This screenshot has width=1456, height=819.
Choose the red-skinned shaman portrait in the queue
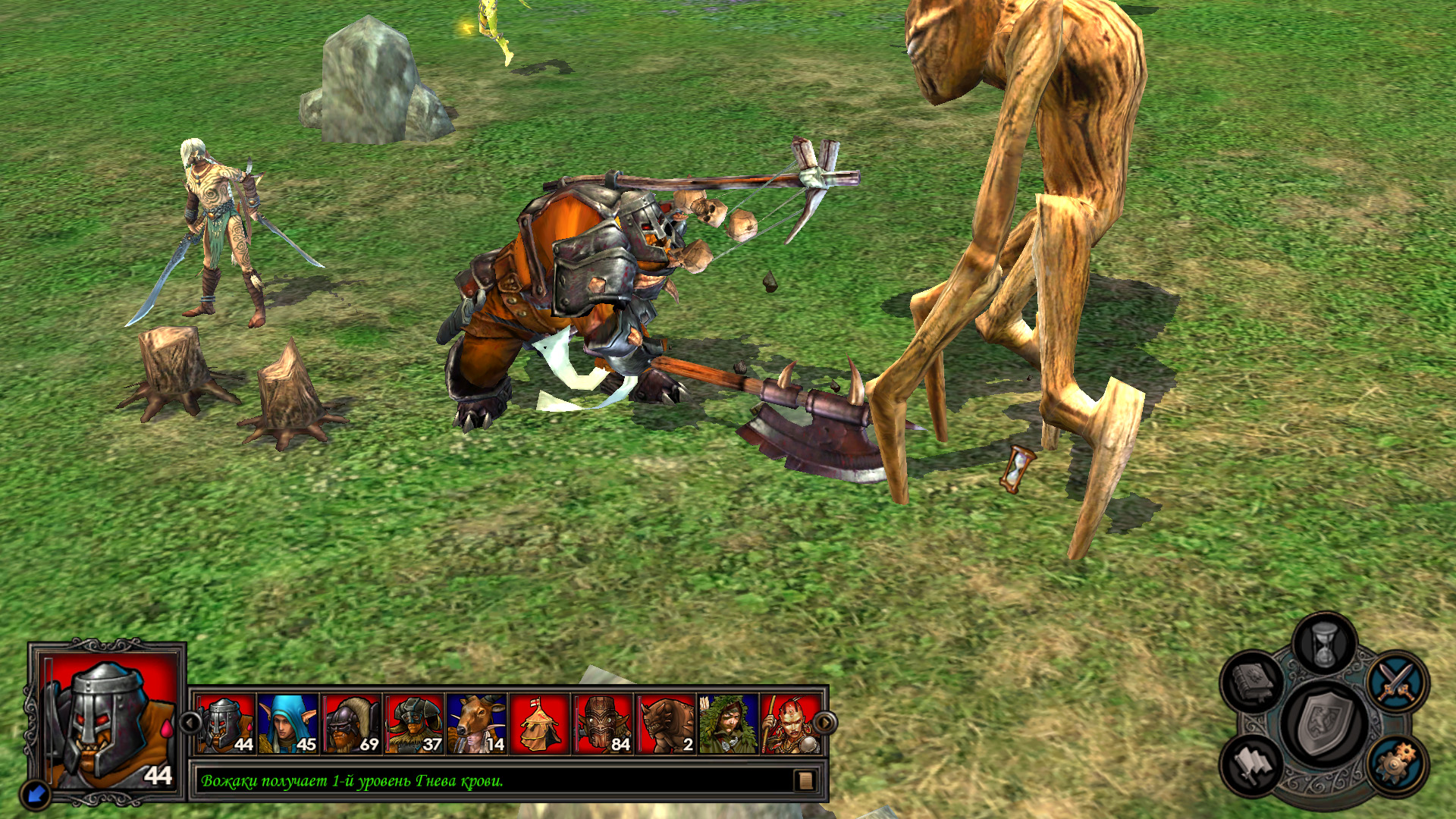point(789,724)
